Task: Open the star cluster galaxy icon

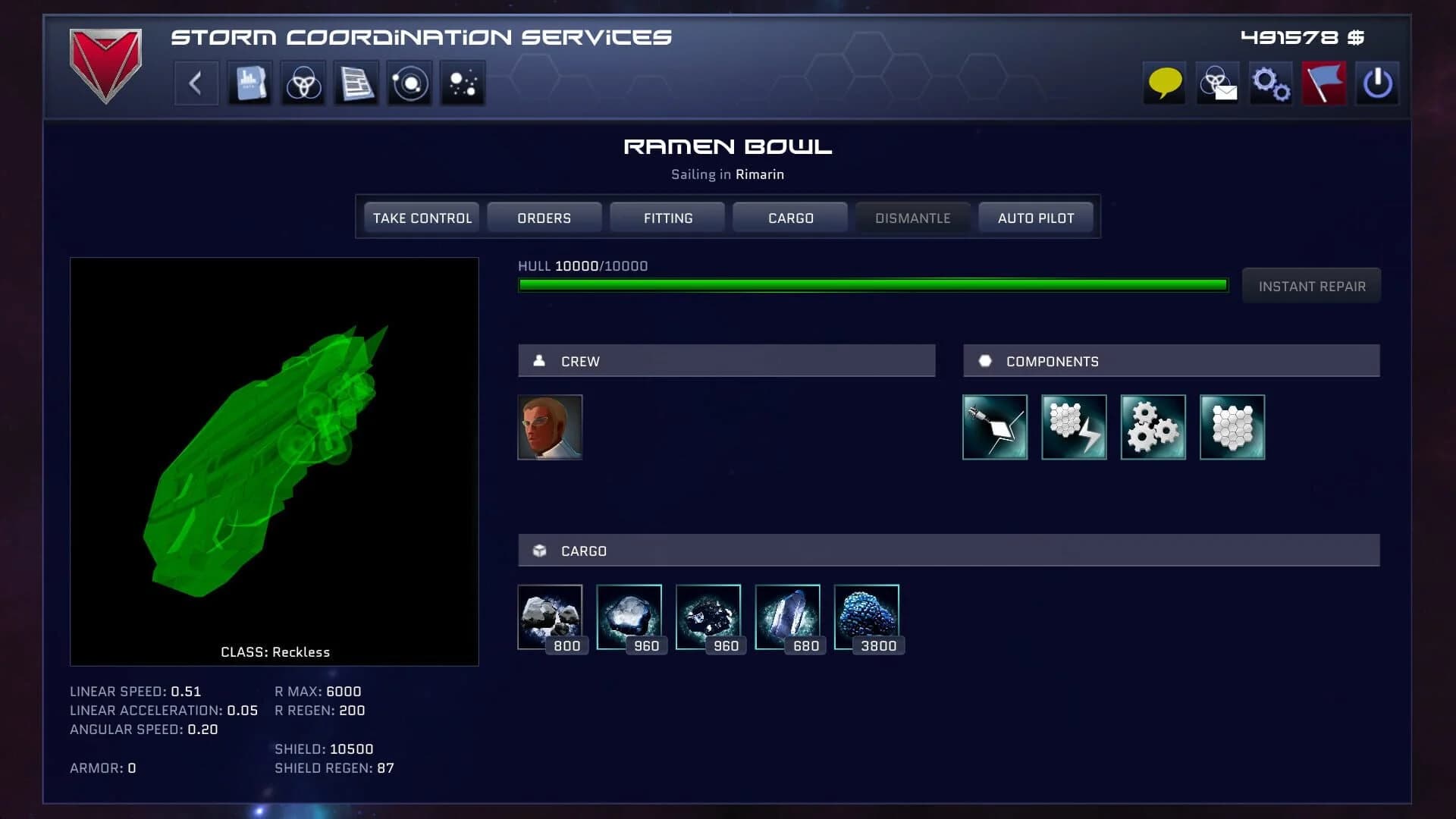Action: [x=462, y=83]
